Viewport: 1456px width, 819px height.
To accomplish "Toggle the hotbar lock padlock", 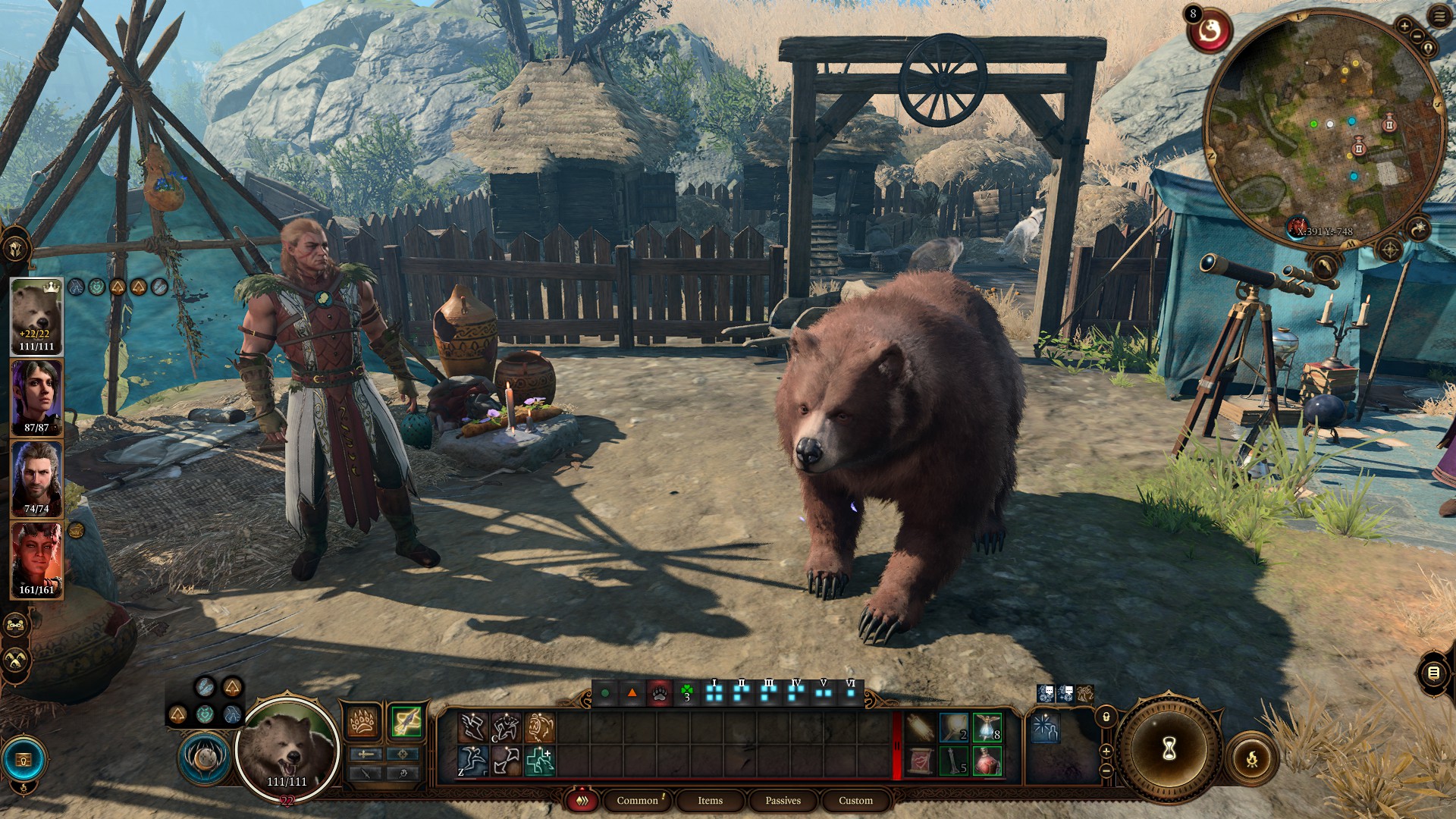I will click(x=1106, y=716).
